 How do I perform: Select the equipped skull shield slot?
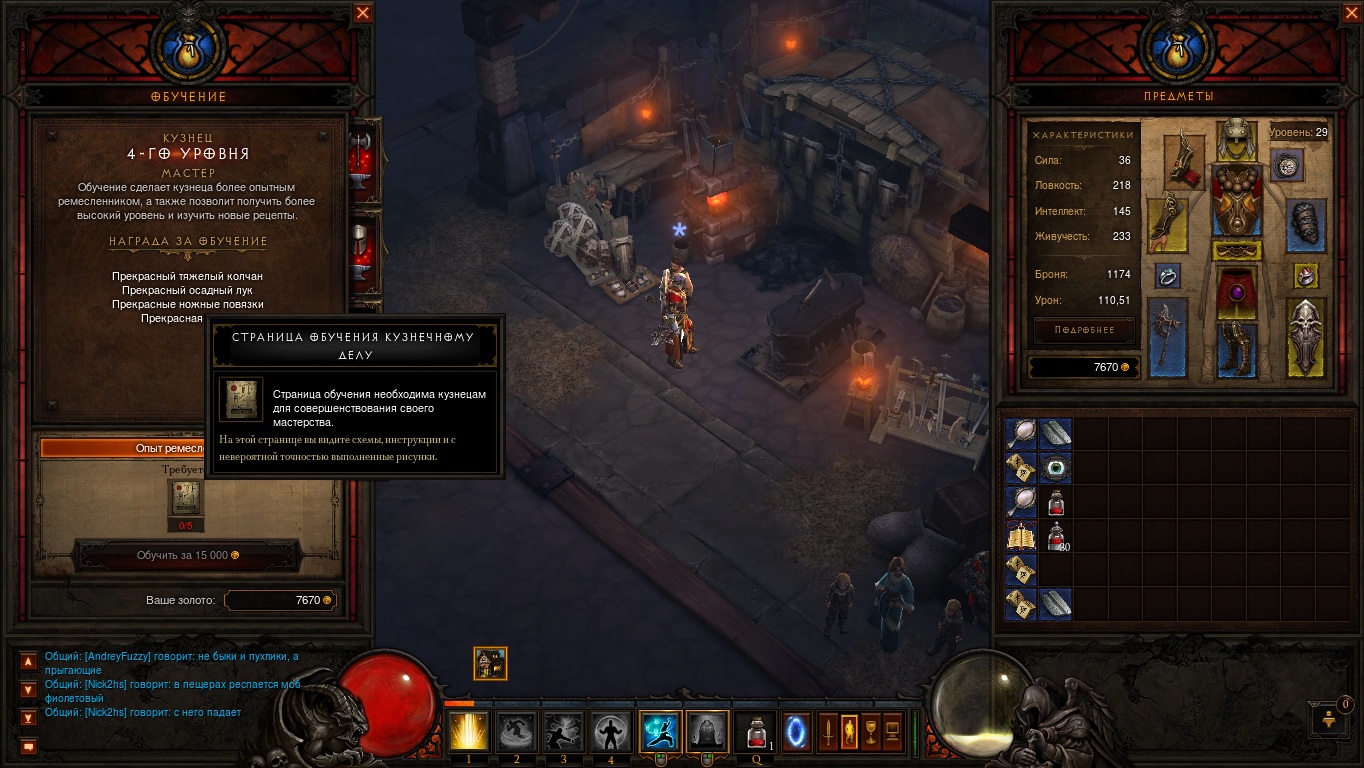pos(1306,336)
